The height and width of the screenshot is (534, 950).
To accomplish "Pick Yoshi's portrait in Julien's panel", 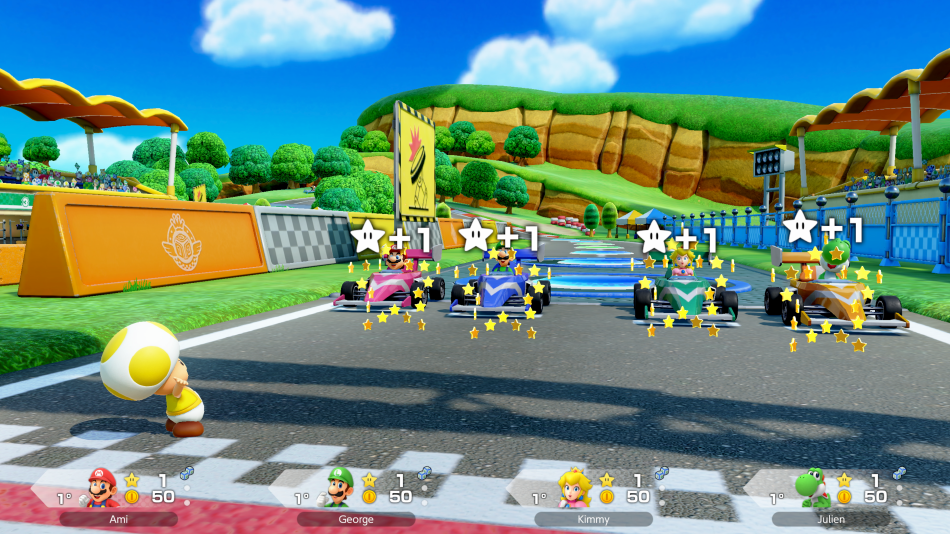I will [810, 488].
